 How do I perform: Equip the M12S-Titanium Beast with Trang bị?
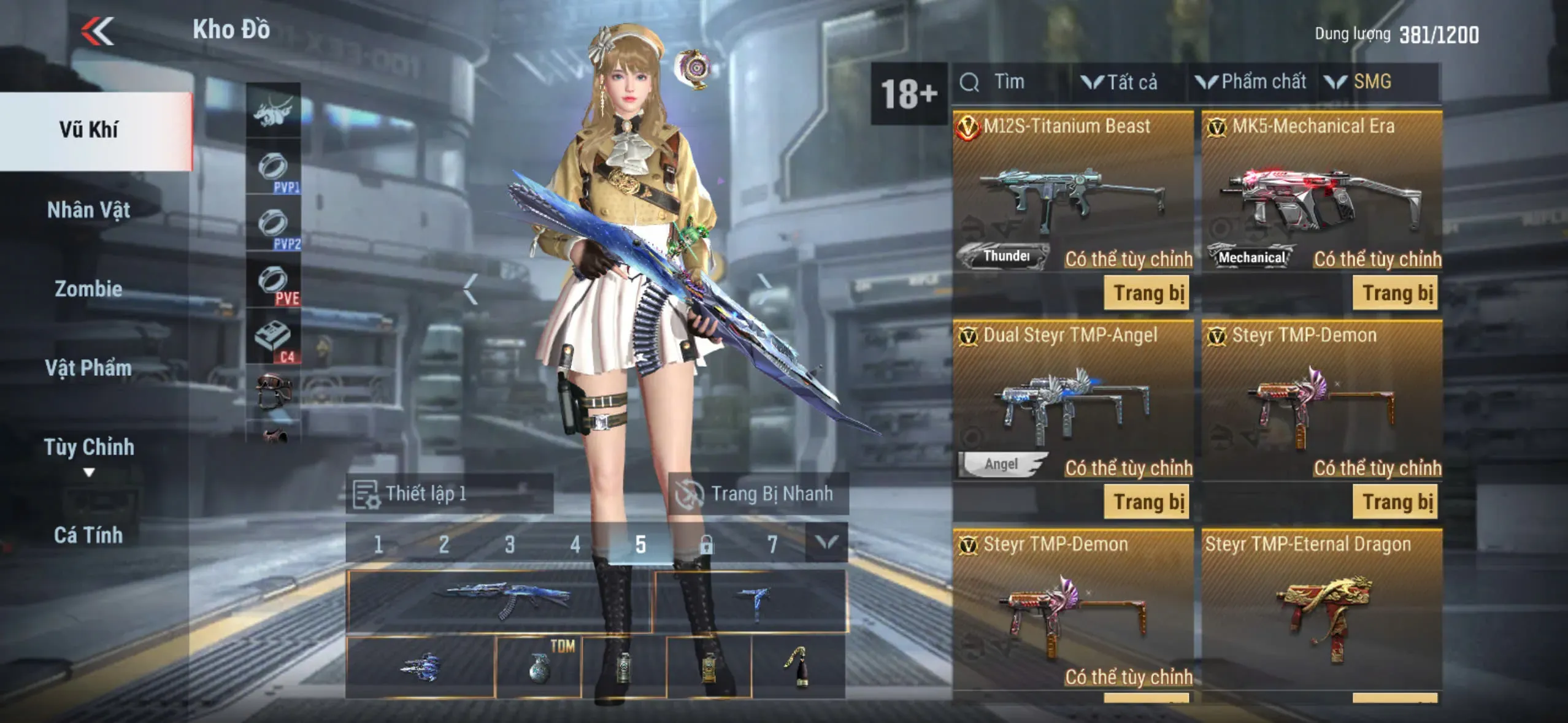coord(1147,293)
